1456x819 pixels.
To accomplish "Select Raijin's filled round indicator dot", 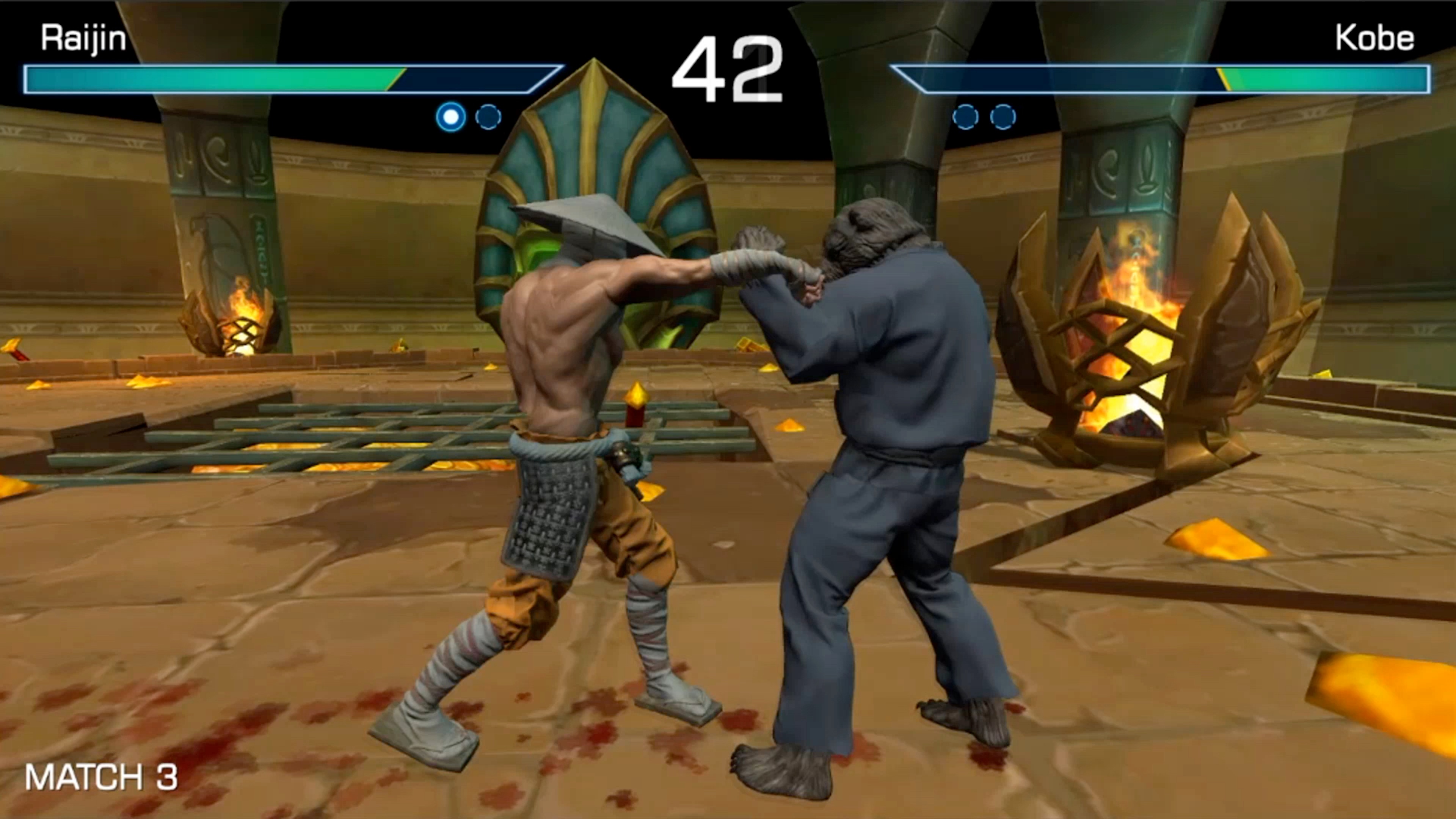I will (x=449, y=117).
